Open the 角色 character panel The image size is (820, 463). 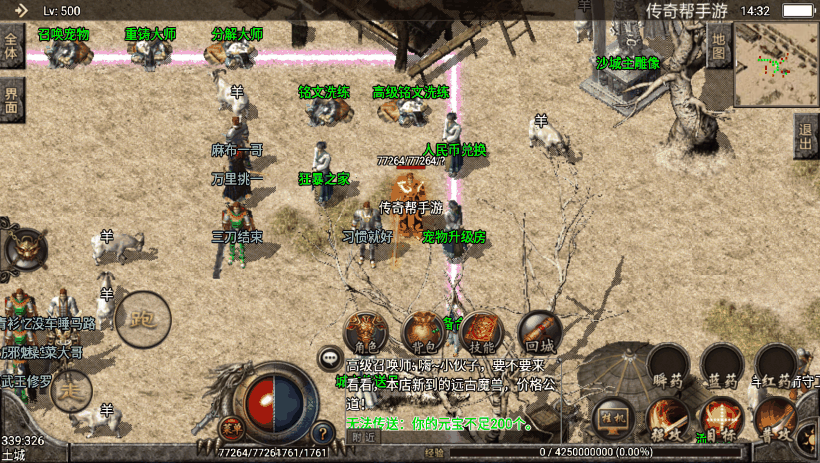[x=365, y=331]
